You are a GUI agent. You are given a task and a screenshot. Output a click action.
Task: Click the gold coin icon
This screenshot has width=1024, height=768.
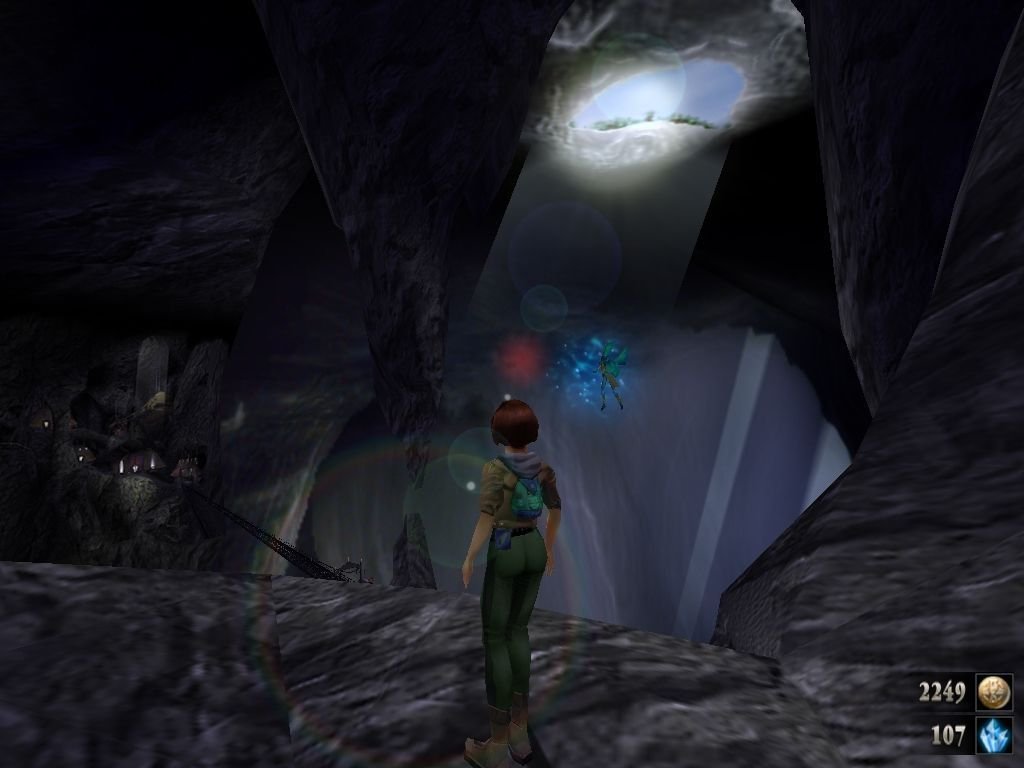point(994,691)
